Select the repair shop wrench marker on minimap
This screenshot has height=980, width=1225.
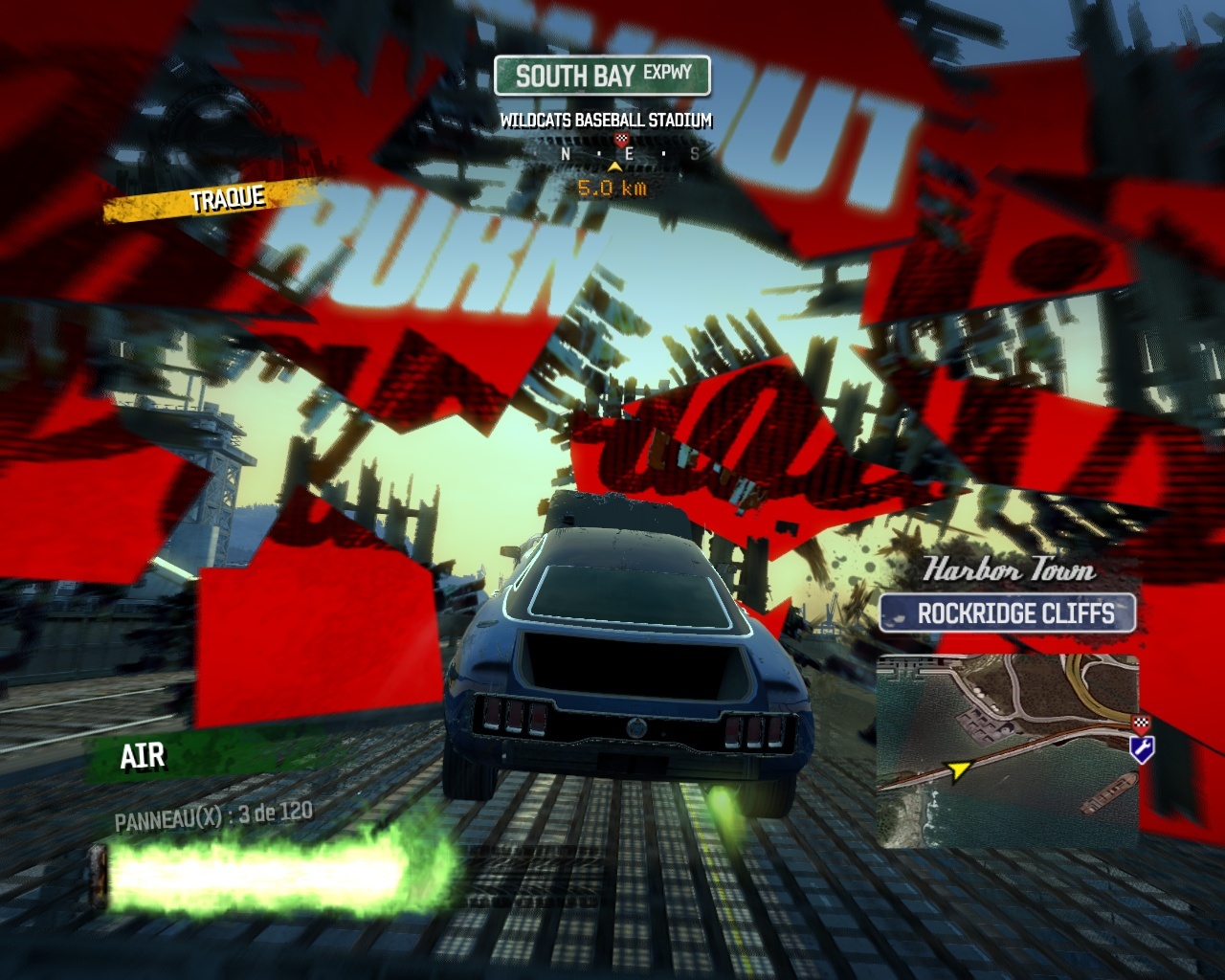tap(1141, 748)
